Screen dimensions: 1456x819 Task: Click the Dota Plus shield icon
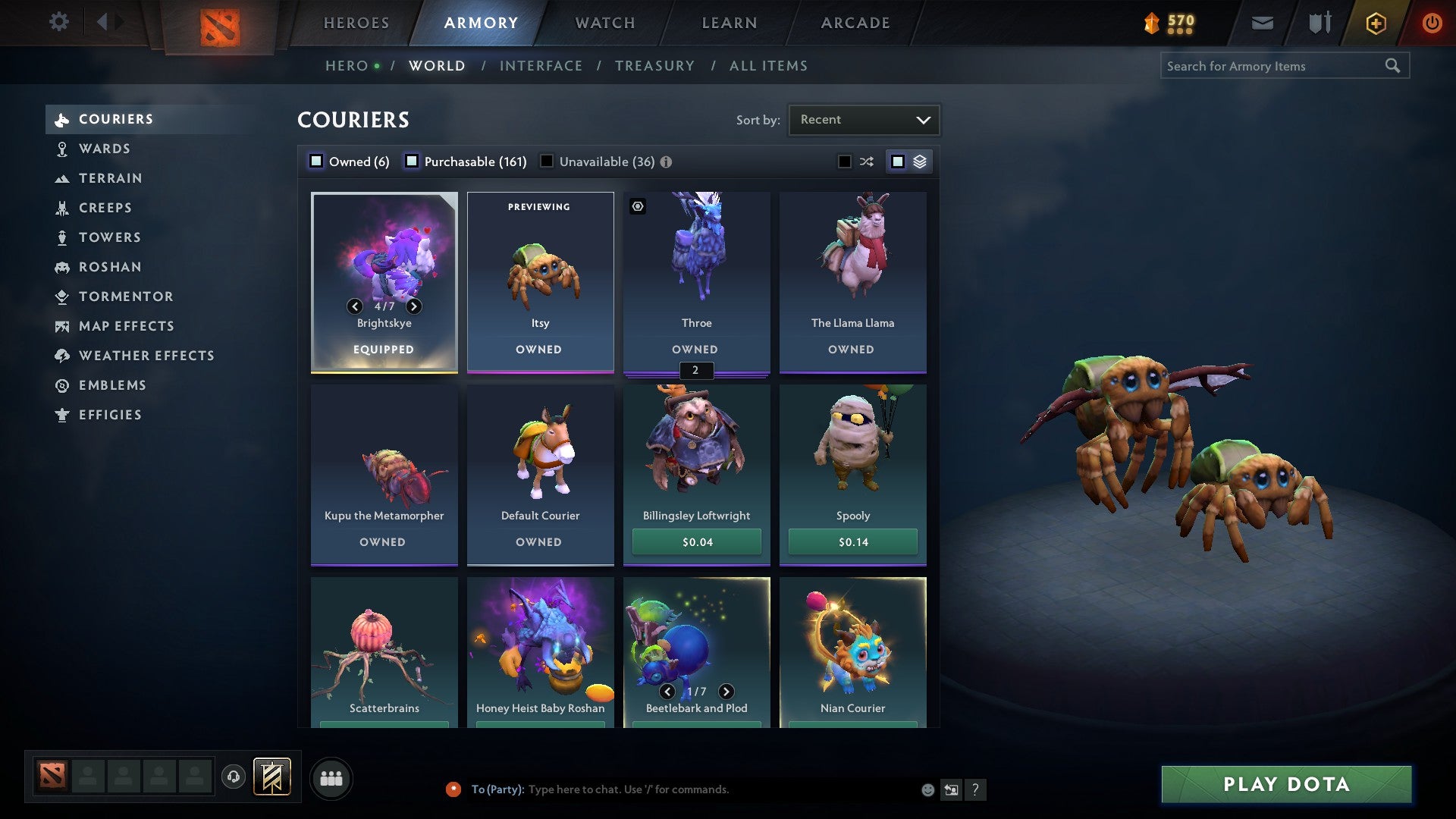tap(1375, 23)
